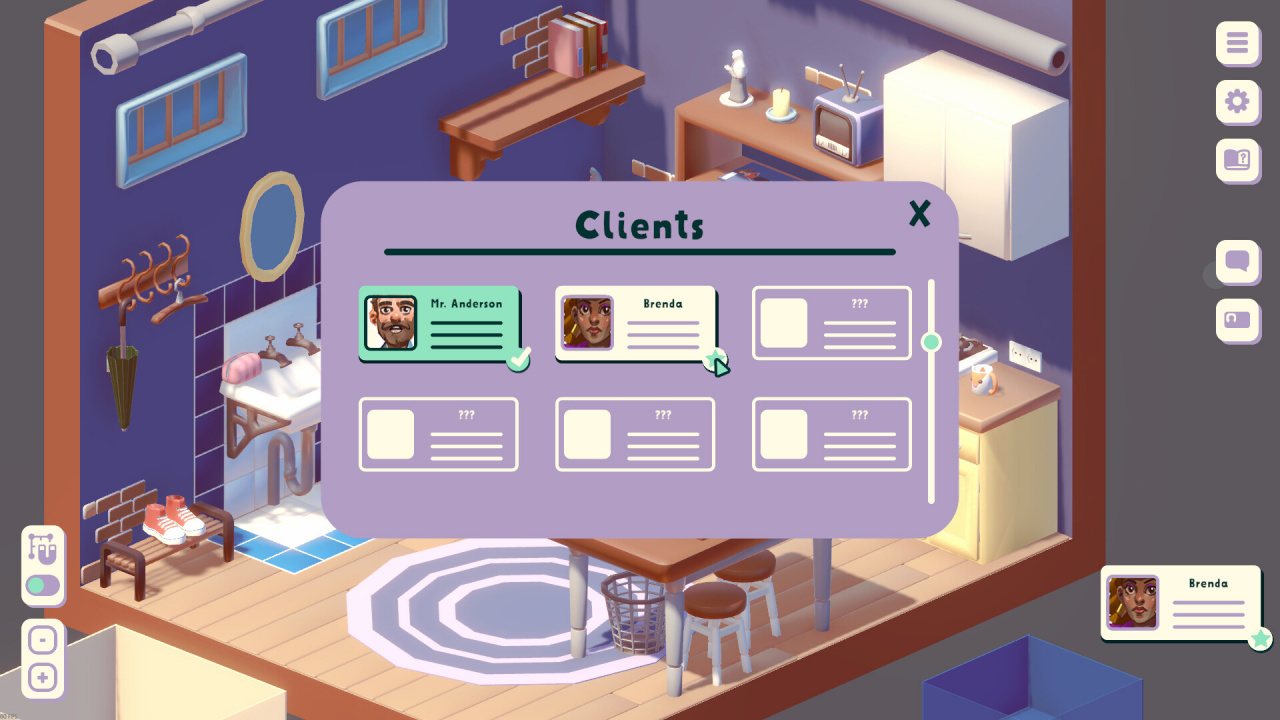Open the speech bubble chat button
The width and height of the screenshot is (1280, 720).
click(x=1237, y=263)
